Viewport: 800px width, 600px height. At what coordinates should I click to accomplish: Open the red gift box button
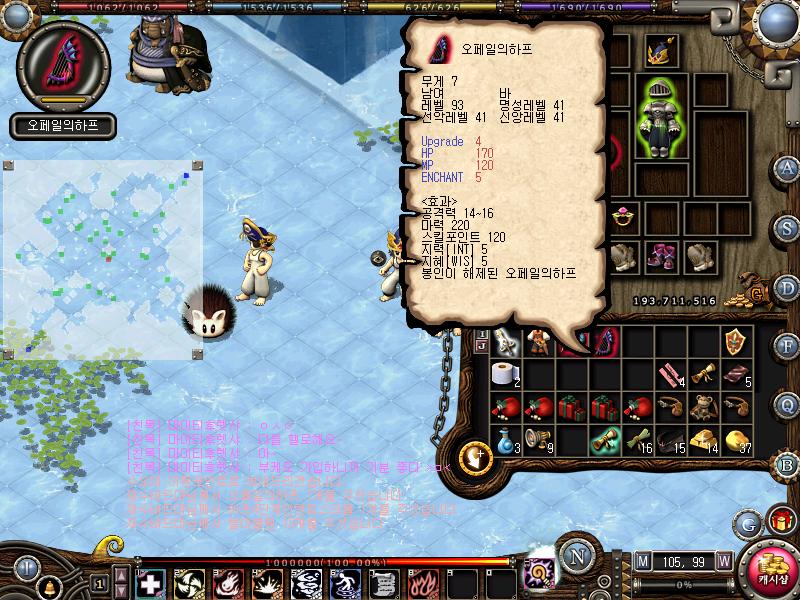(780, 521)
